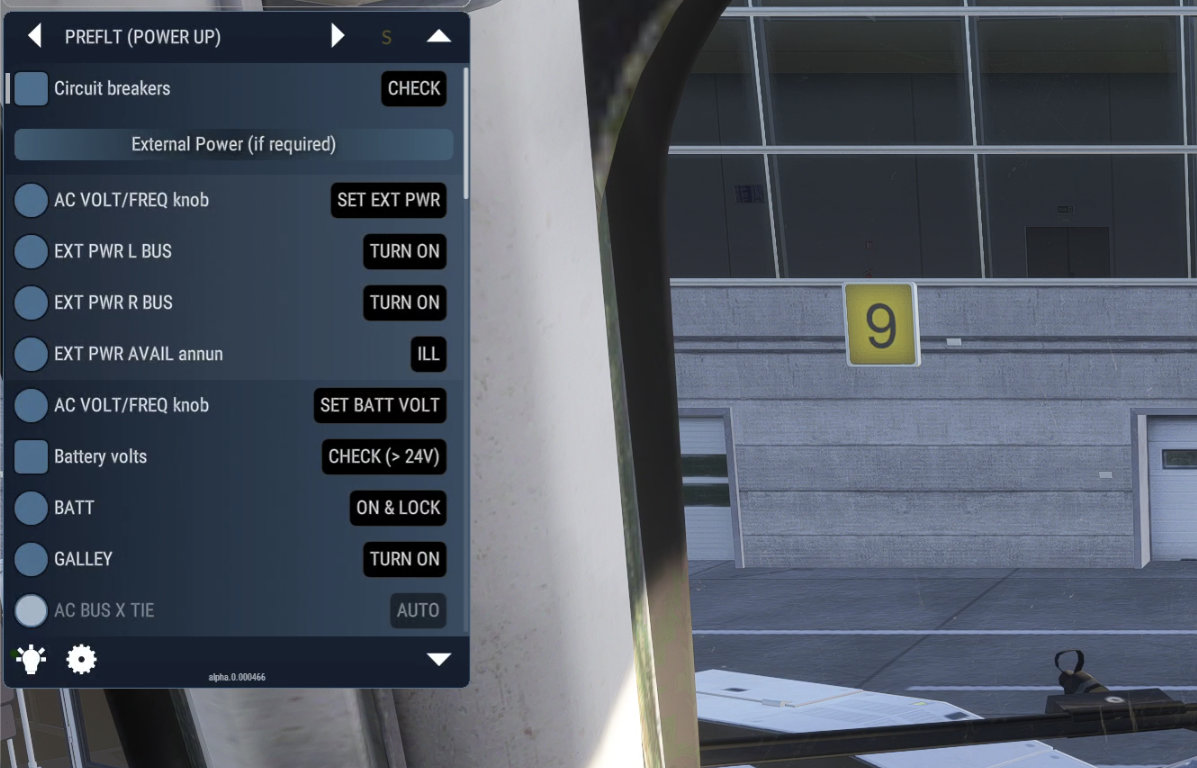
Task: Choose the SET BATT VOLT button
Action: click(x=379, y=405)
